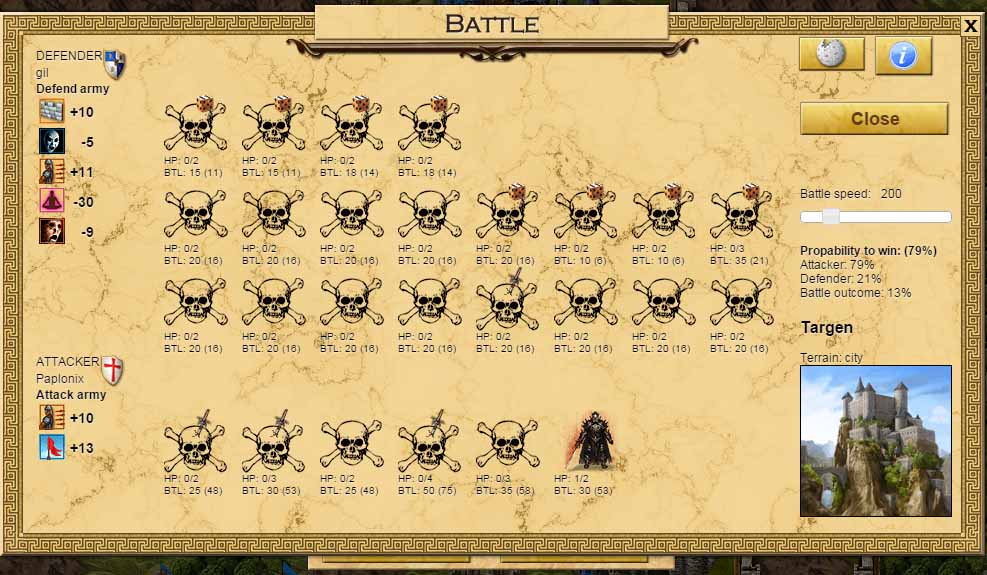Show battle info with the blue i button
The height and width of the screenshot is (575, 987).
[903, 55]
